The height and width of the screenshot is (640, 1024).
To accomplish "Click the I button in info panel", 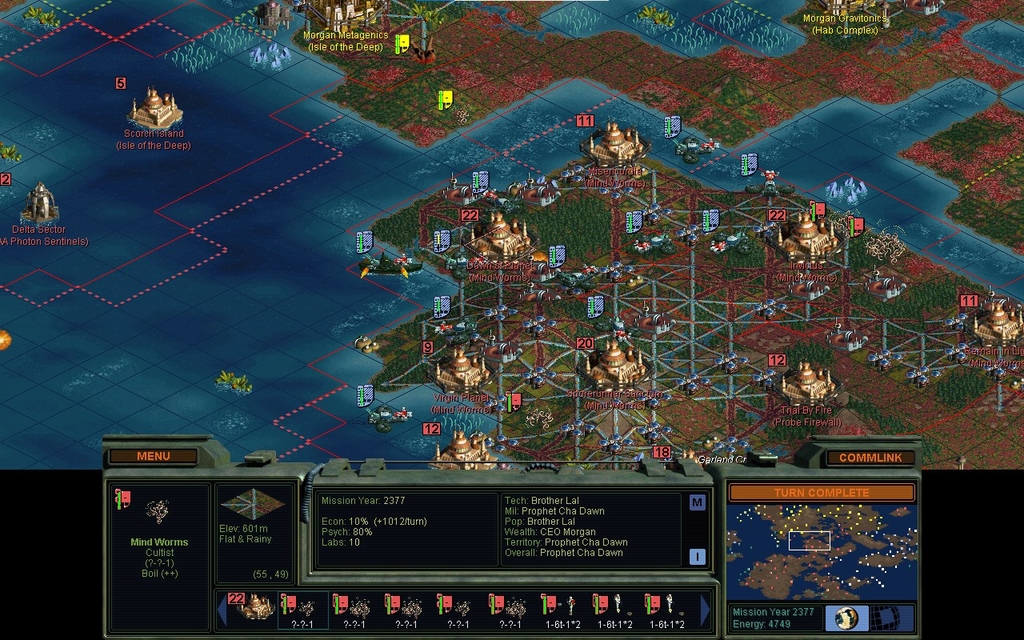I will (697, 556).
